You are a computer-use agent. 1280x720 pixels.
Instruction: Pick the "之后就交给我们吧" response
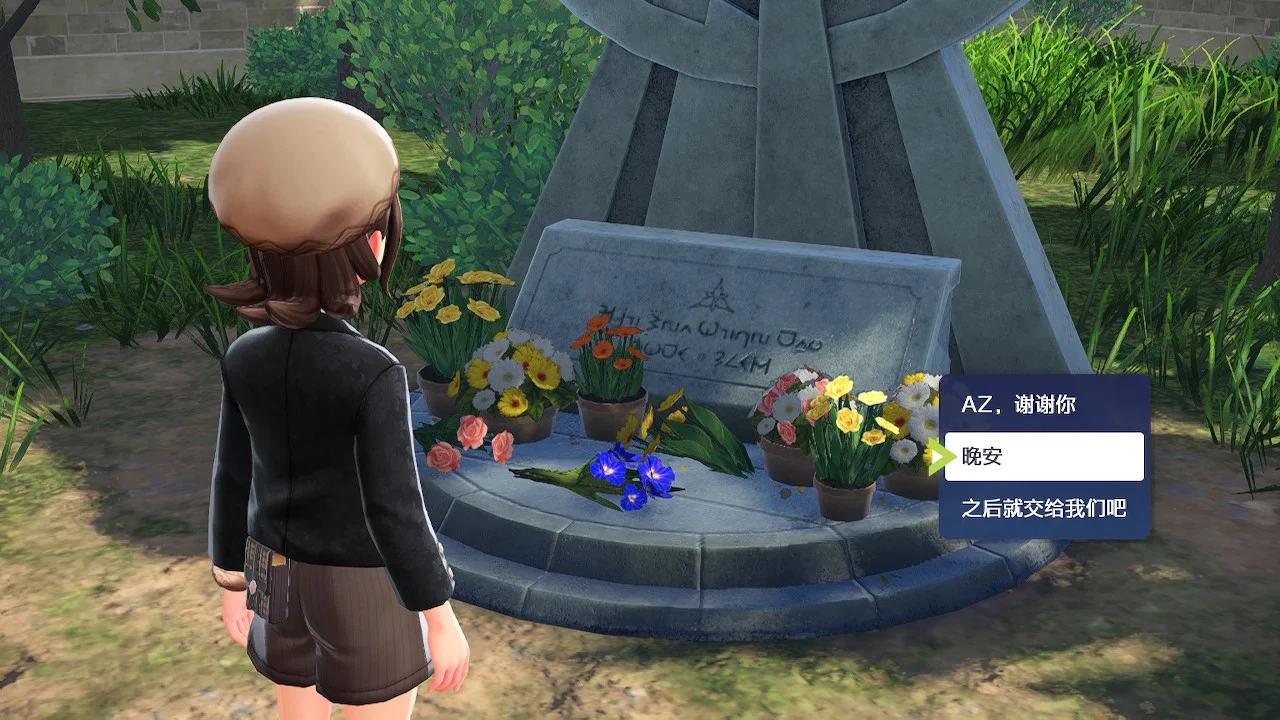point(1043,509)
